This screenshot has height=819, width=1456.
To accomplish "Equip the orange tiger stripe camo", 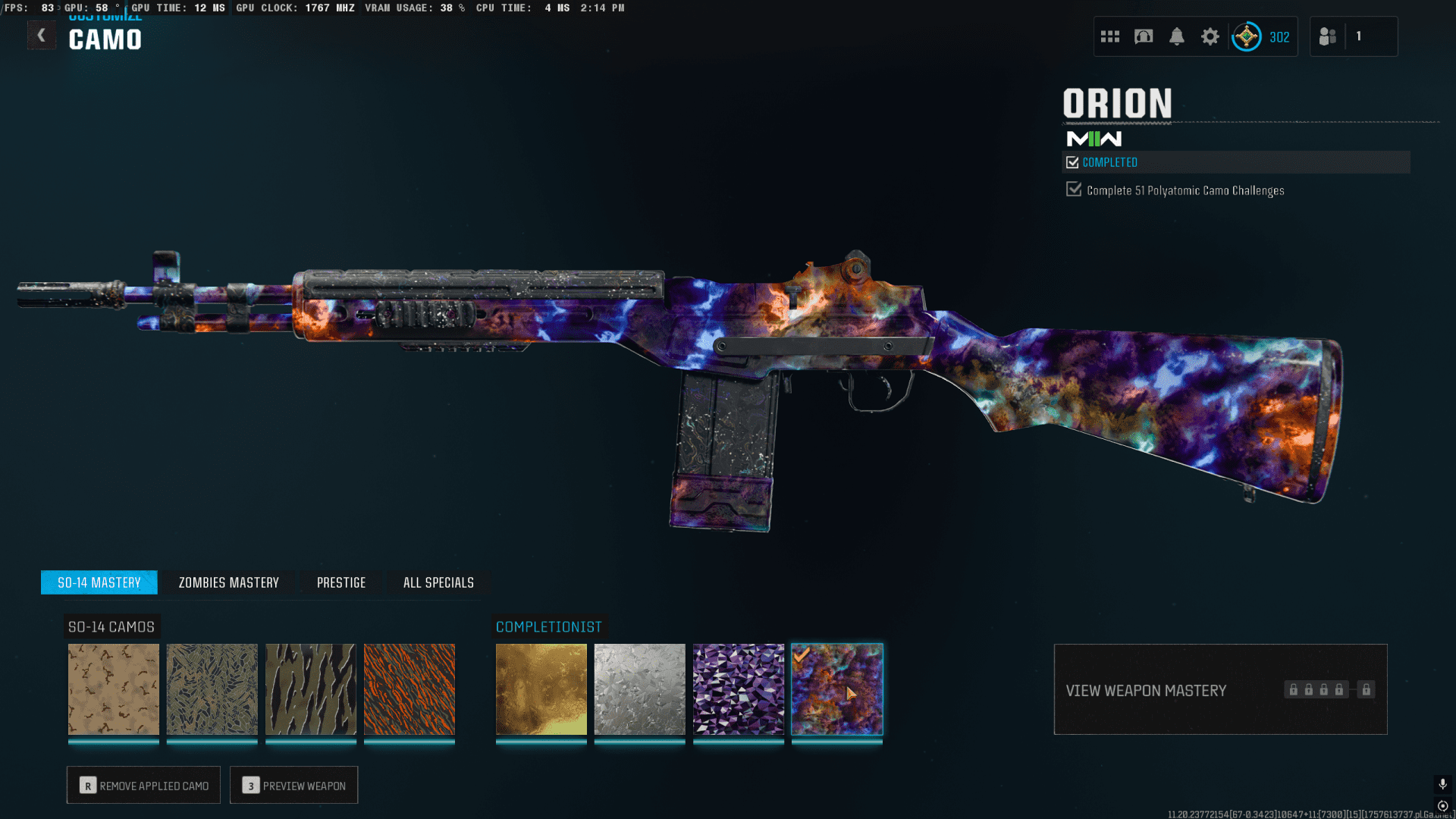I will [x=409, y=689].
